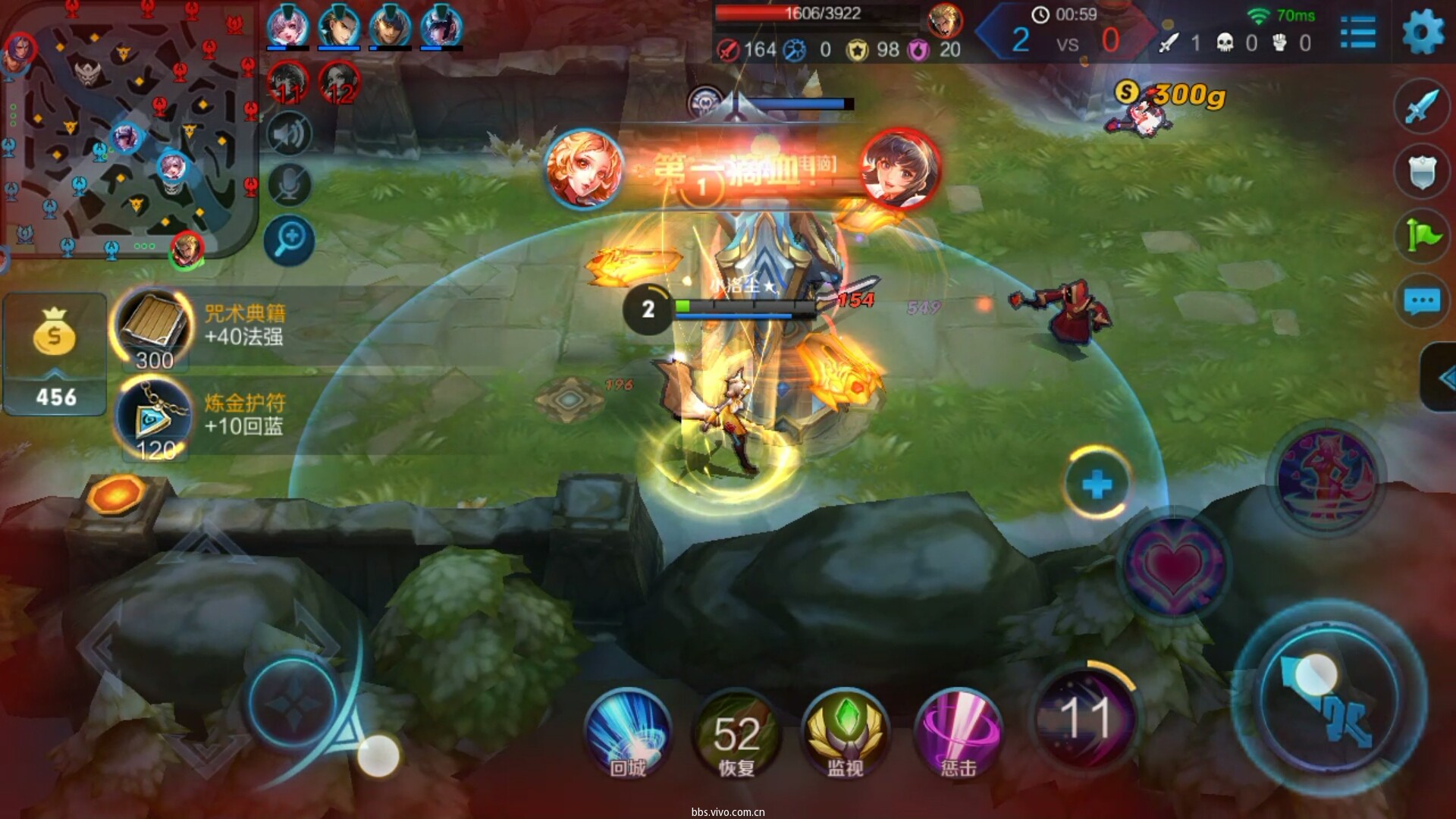Open the chat bubble button

pyautogui.click(x=1422, y=301)
